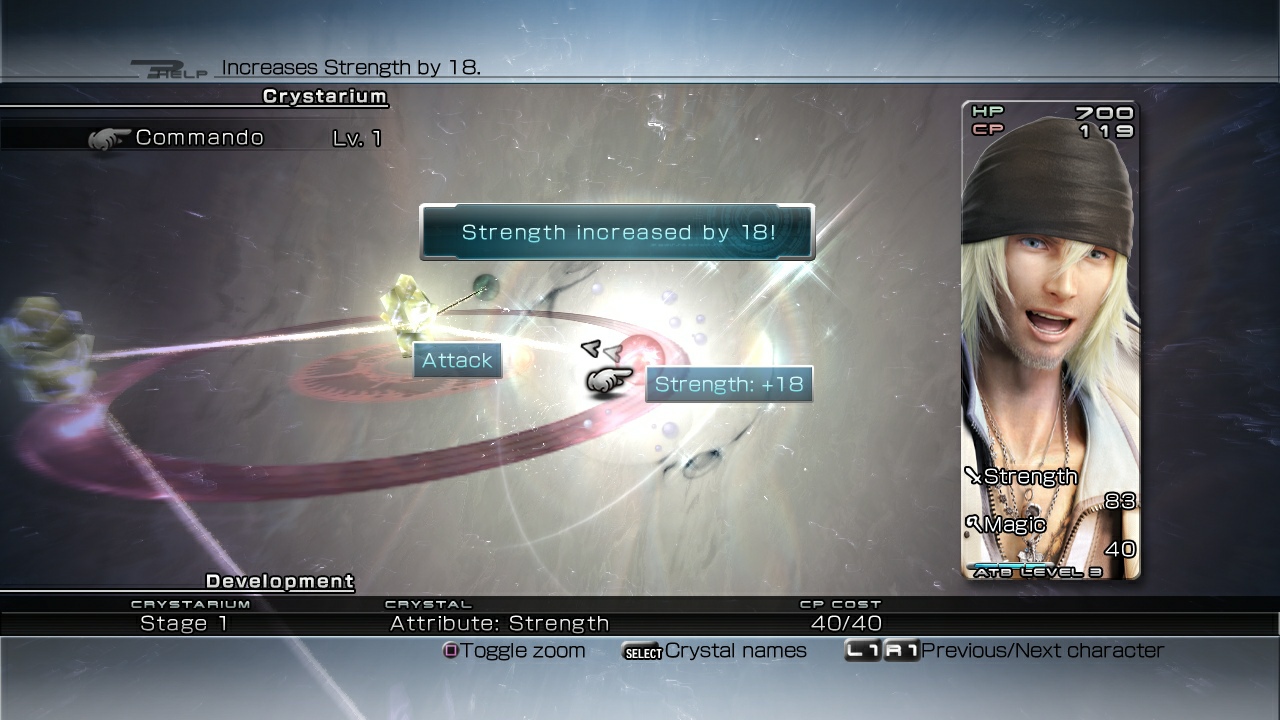Toggle Crystal names with the SELECT button
The height and width of the screenshot is (720, 1280).
[643, 650]
